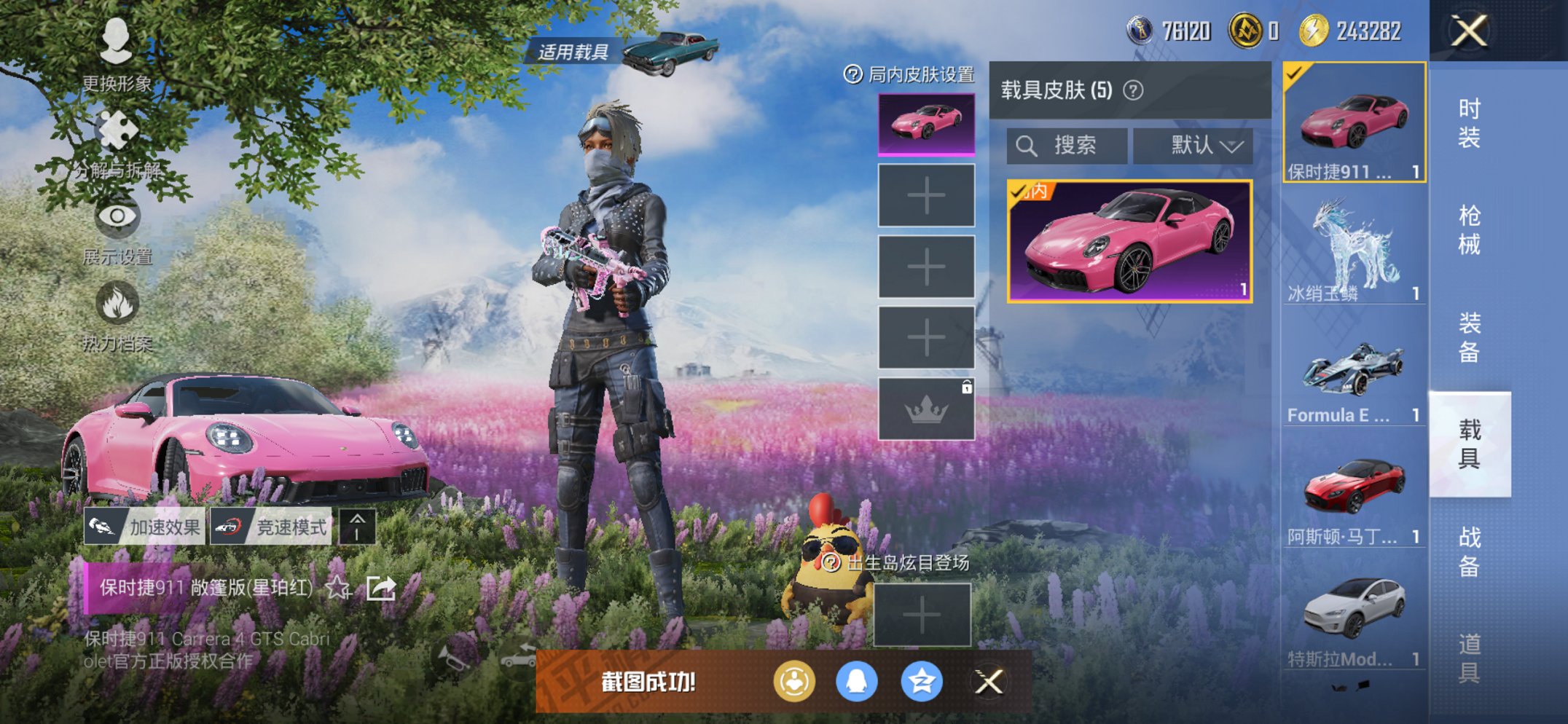The height and width of the screenshot is (724, 1568).
Task: Collapse the arrow above 竞速模式 button
Action: pyautogui.click(x=356, y=525)
